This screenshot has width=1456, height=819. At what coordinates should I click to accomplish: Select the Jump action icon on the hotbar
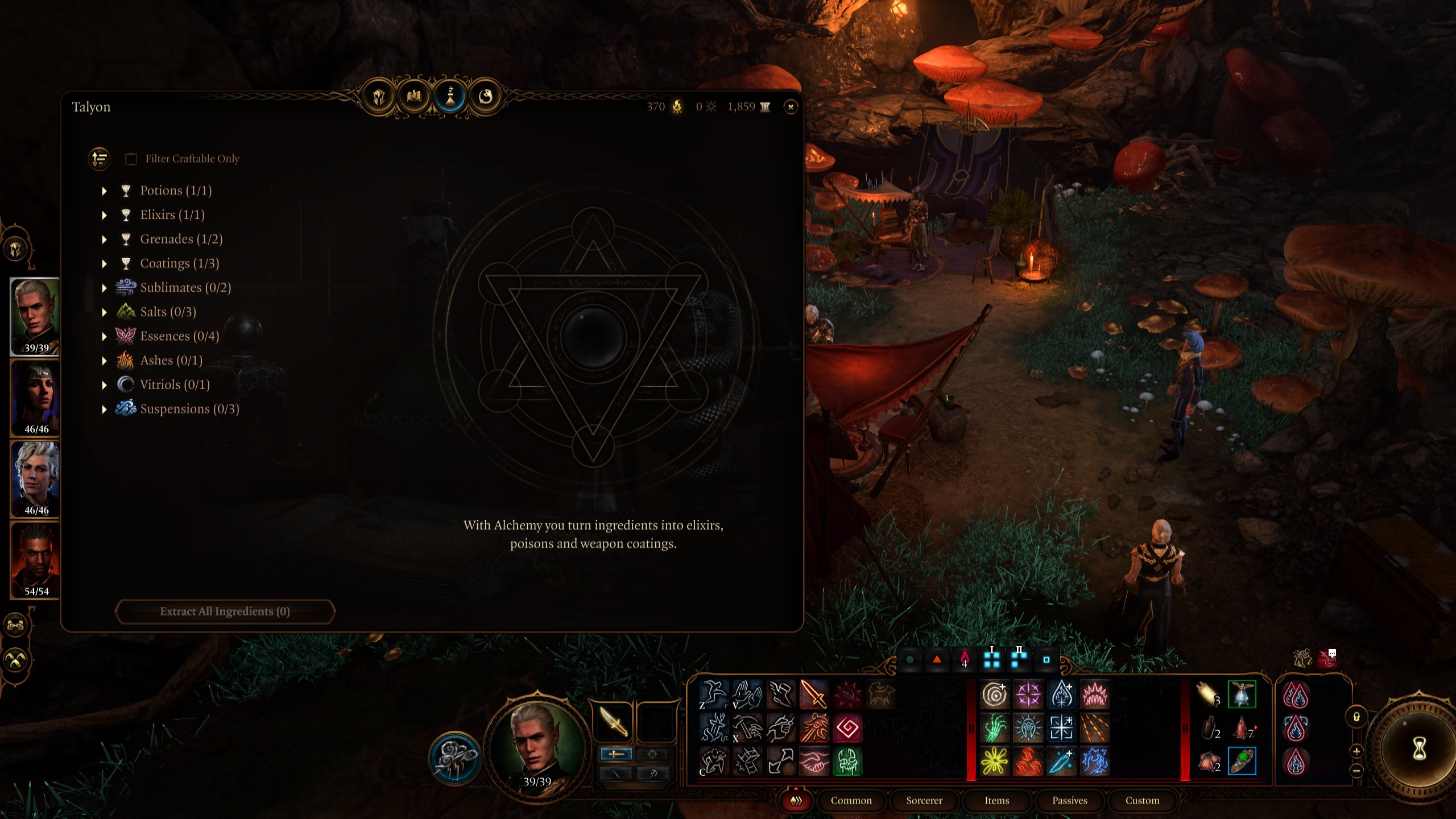point(713,694)
